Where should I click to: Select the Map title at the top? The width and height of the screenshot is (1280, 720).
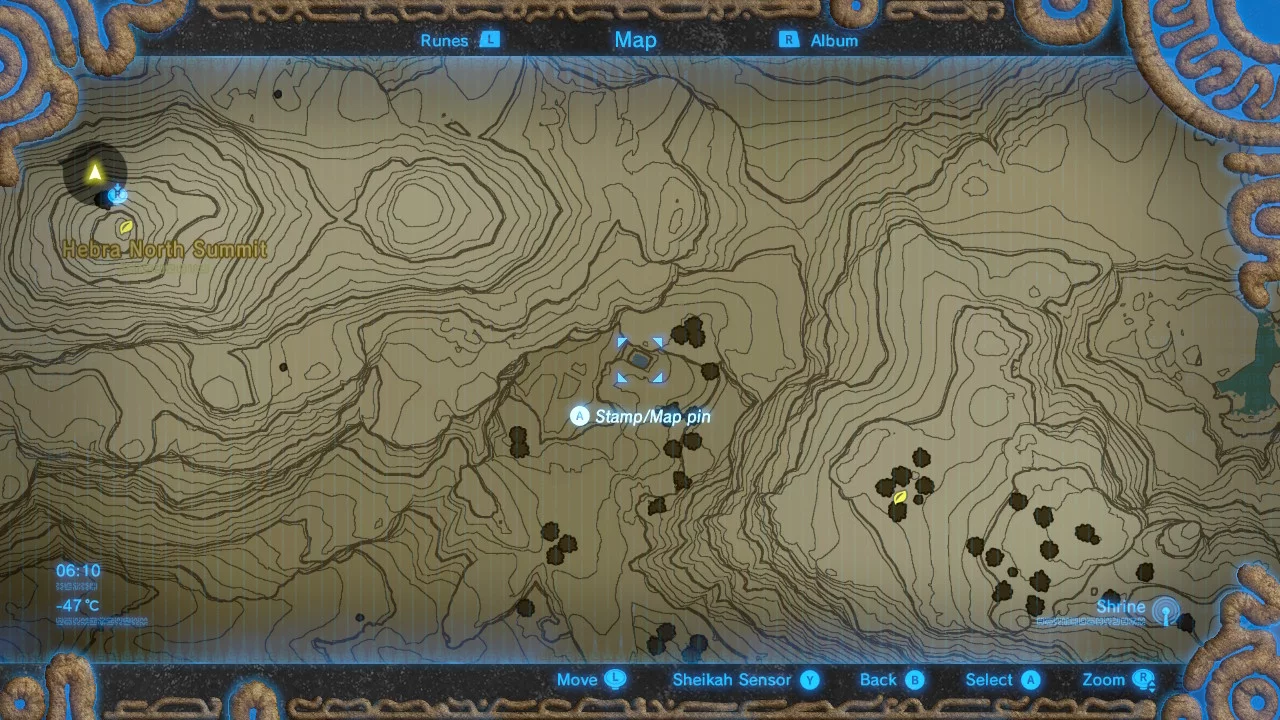pos(636,40)
